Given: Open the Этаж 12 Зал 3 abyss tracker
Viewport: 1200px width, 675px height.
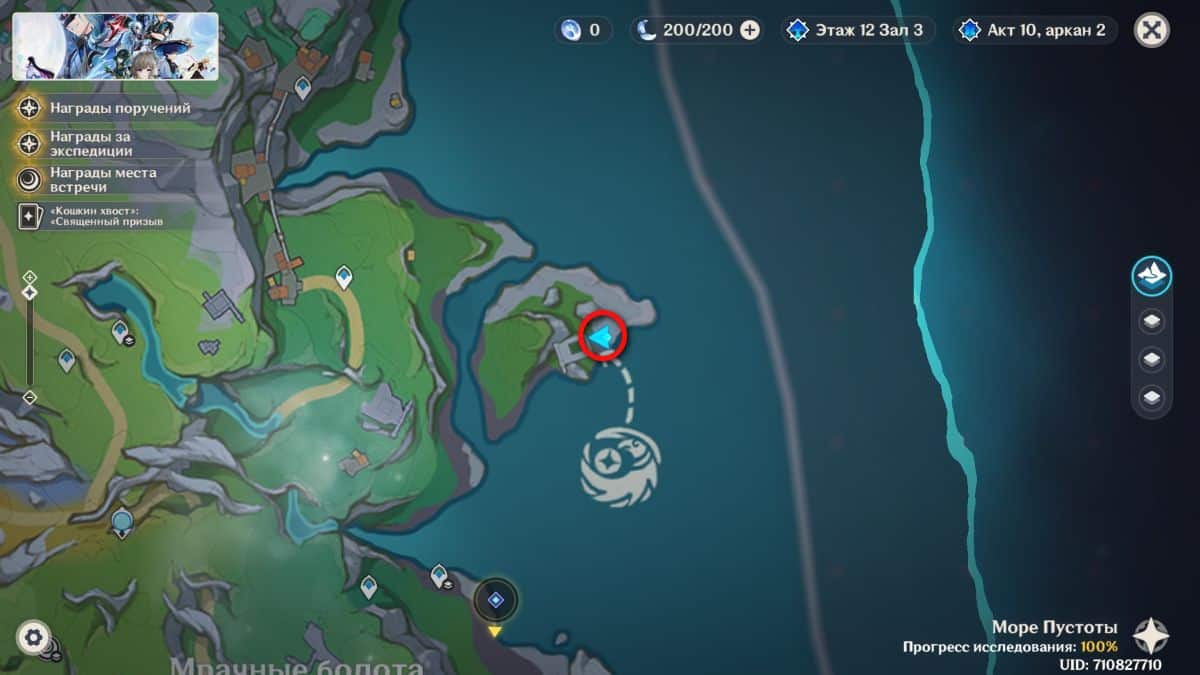Looking at the screenshot, I should (x=860, y=30).
